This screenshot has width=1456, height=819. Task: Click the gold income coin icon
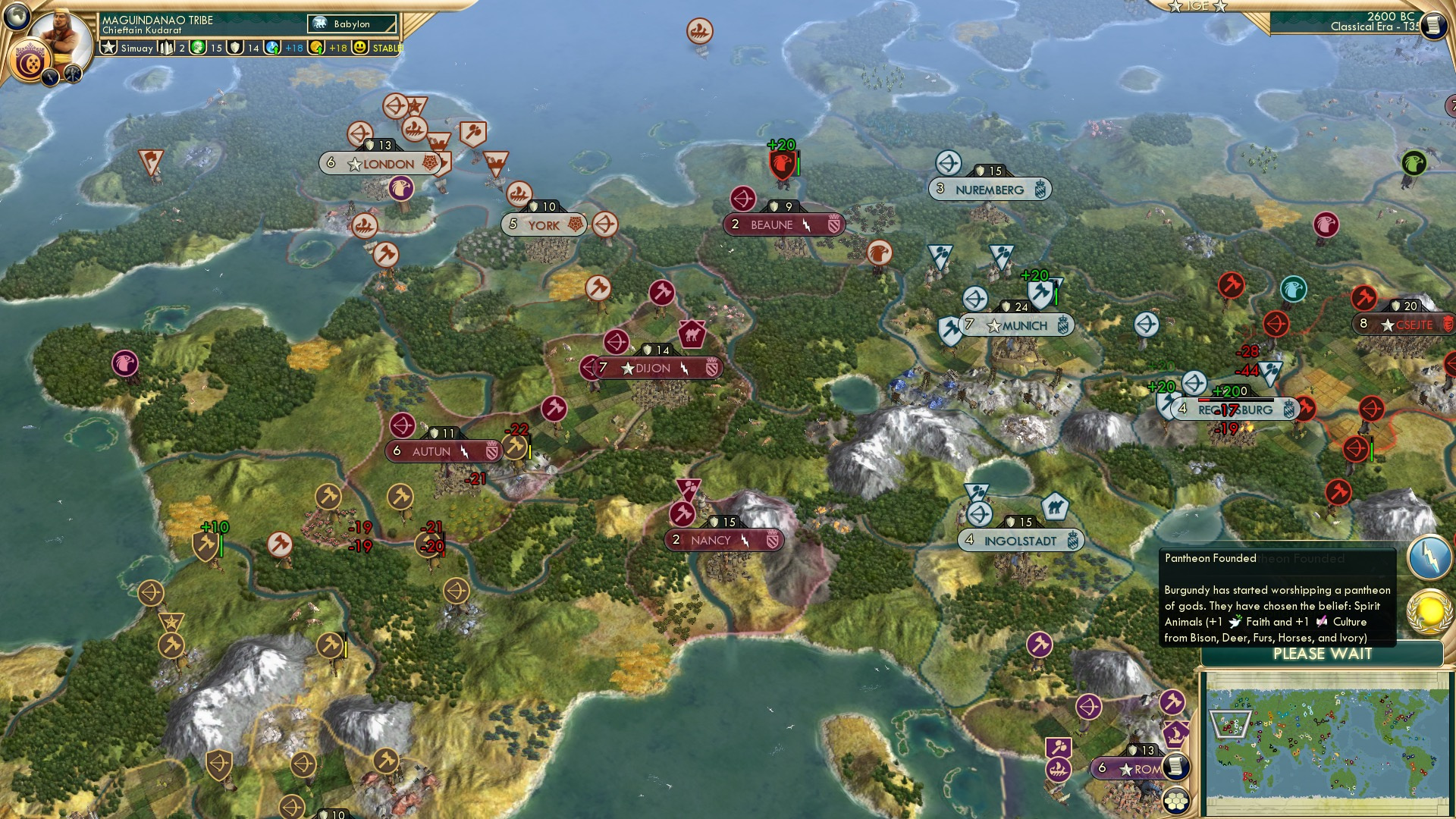click(x=316, y=47)
